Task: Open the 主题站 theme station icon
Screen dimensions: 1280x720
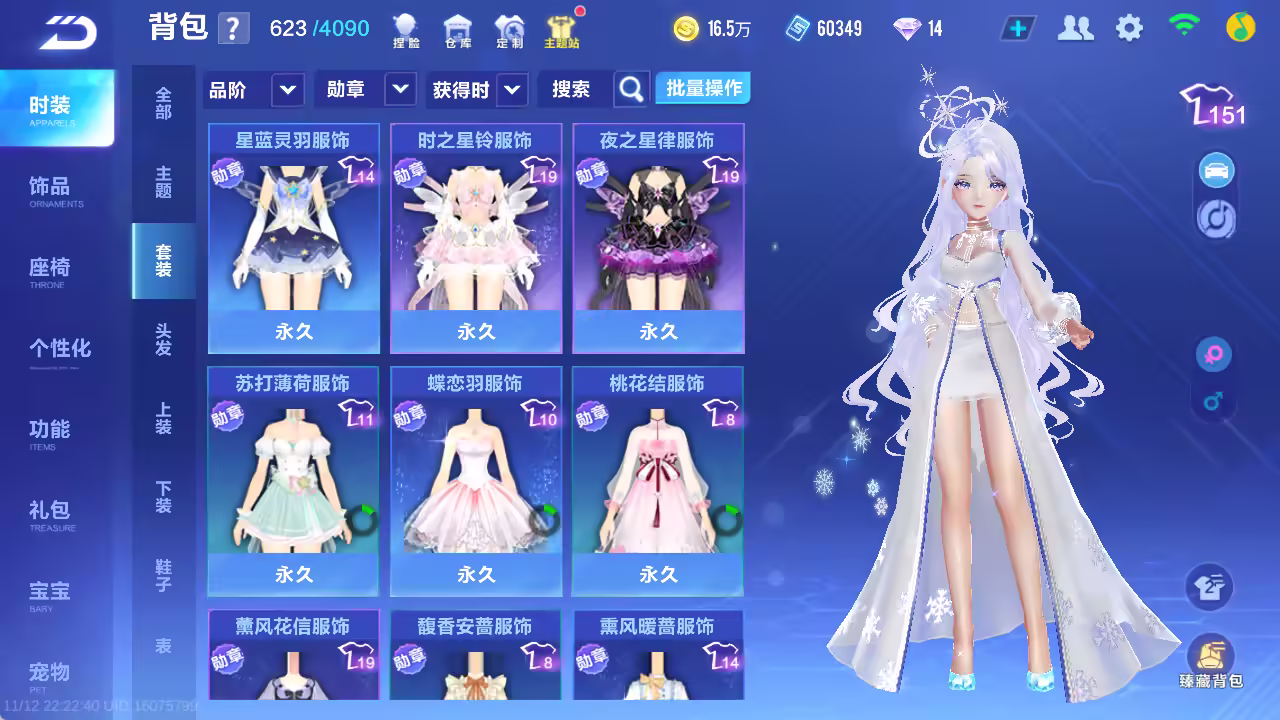Action: click(561, 31)
